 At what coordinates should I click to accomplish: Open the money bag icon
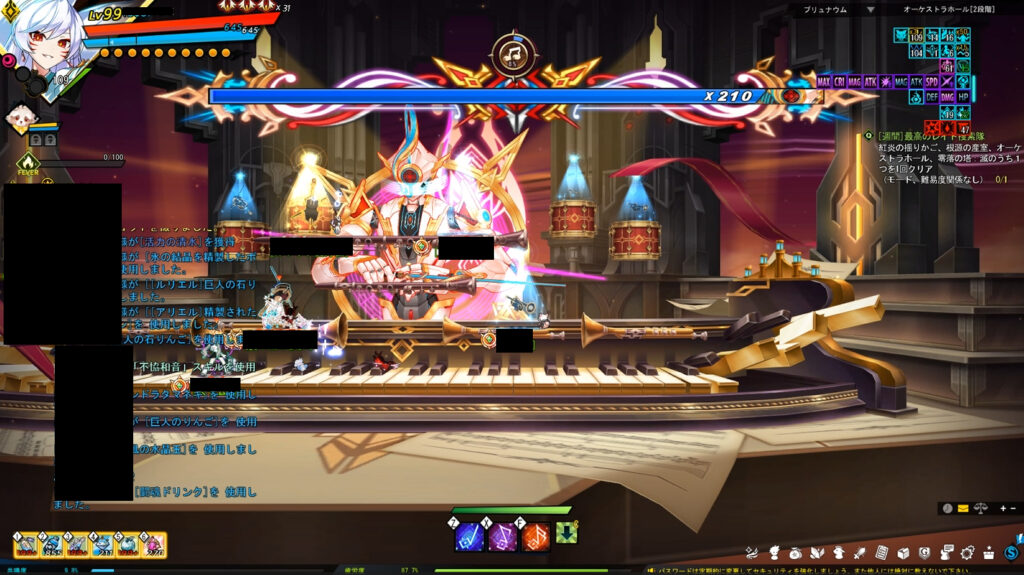[795, 552]
